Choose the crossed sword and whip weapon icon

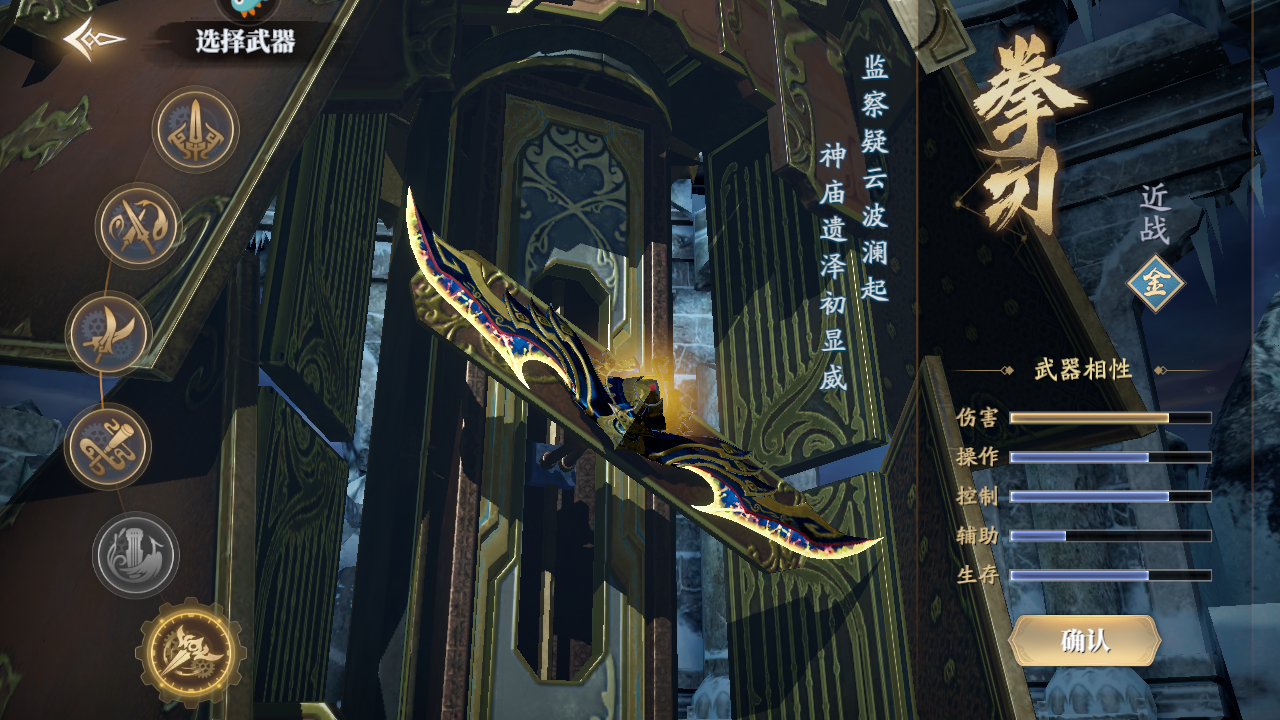139,226
